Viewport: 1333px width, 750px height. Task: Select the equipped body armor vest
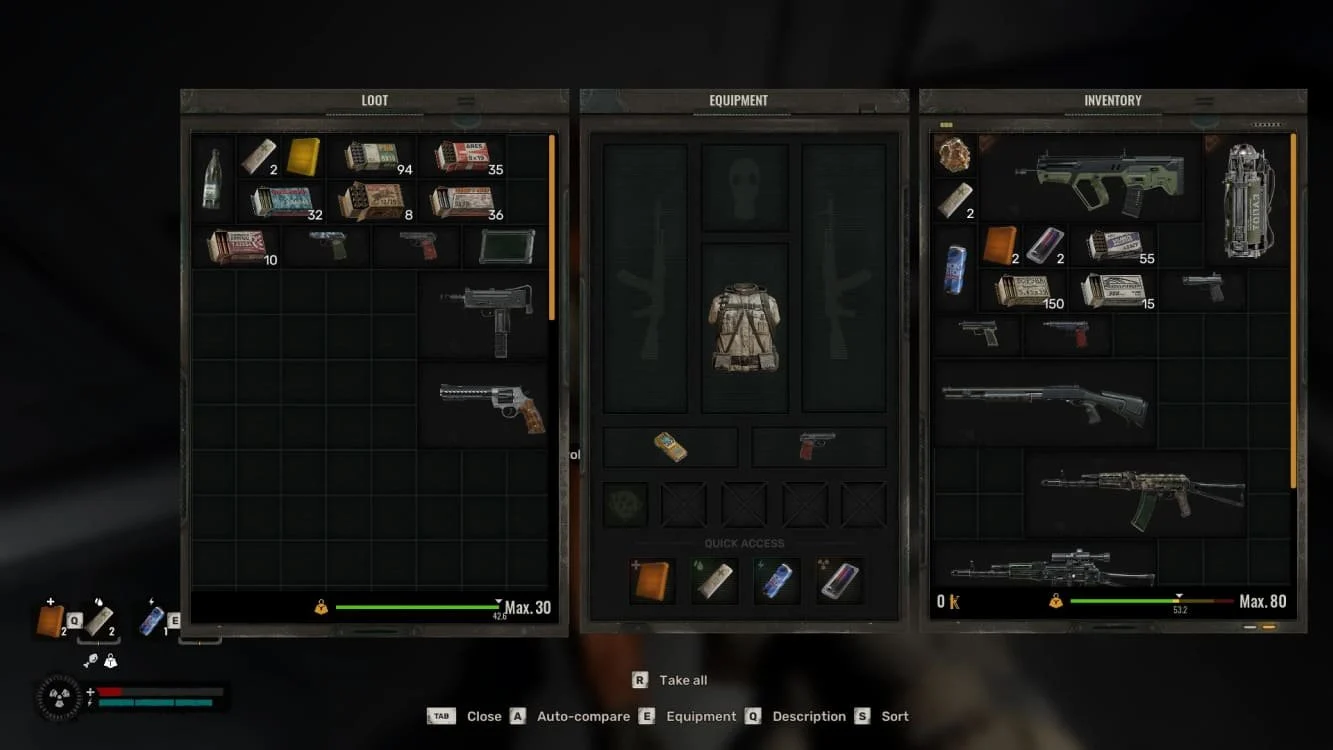744,328
